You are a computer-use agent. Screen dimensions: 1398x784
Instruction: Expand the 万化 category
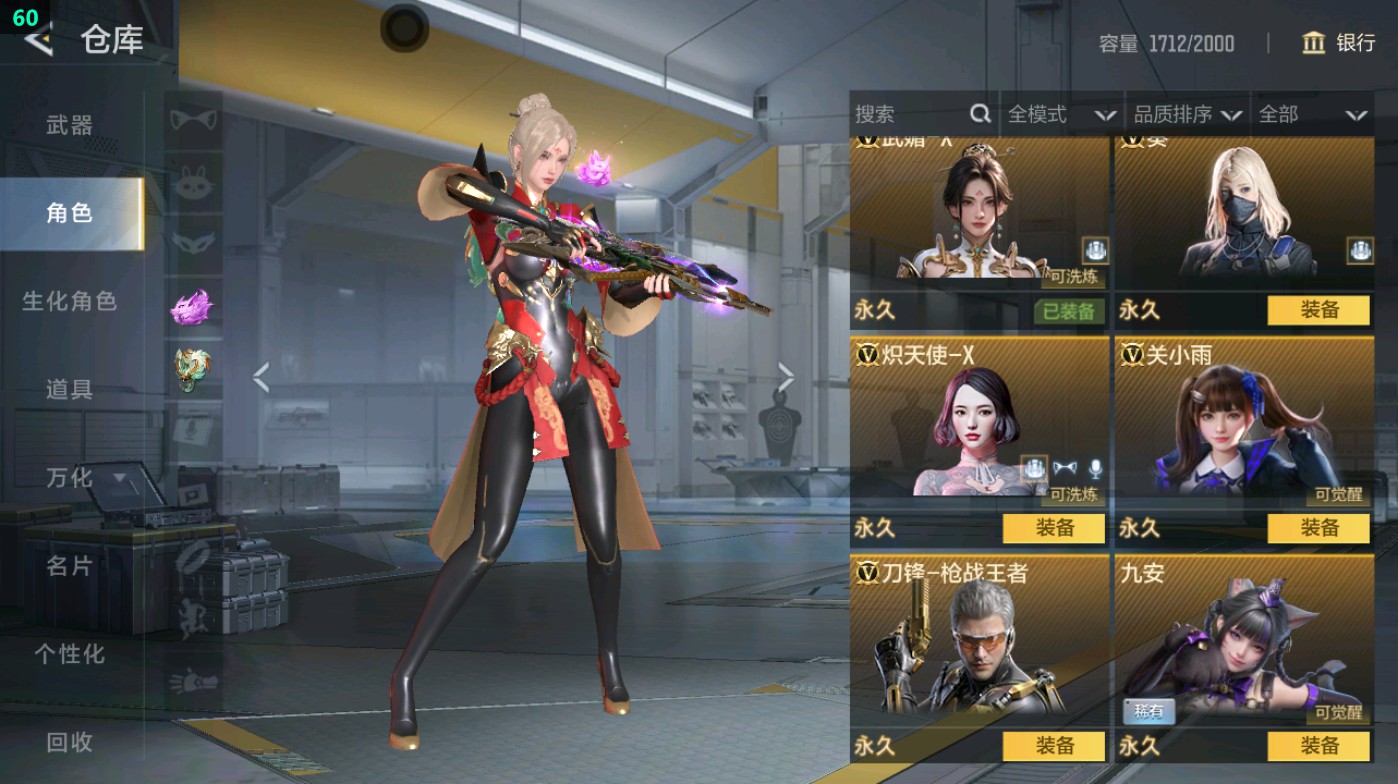pyautogui.click(x=85, y=478)
